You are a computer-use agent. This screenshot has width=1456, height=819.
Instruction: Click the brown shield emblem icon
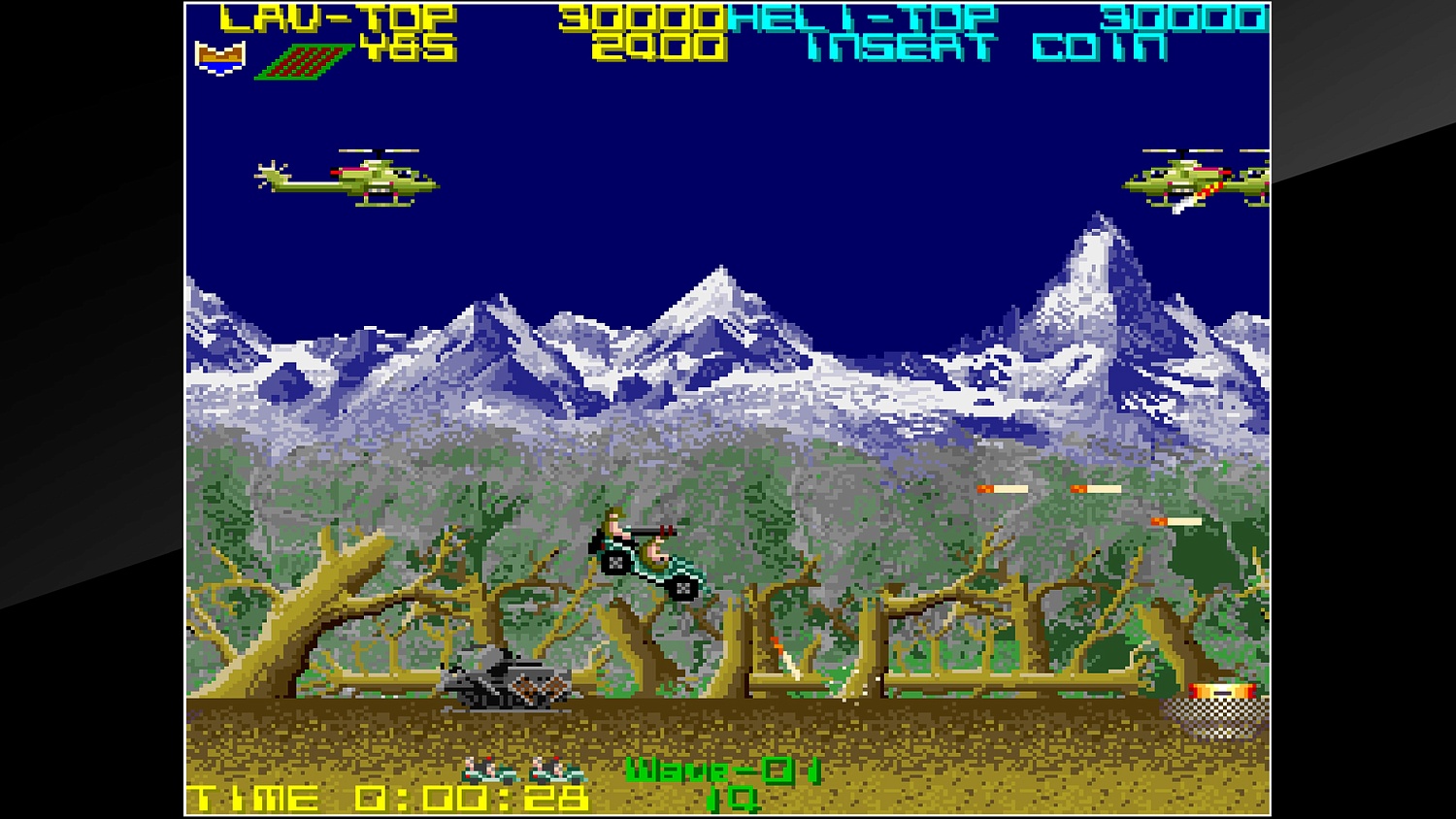(221, 55)
